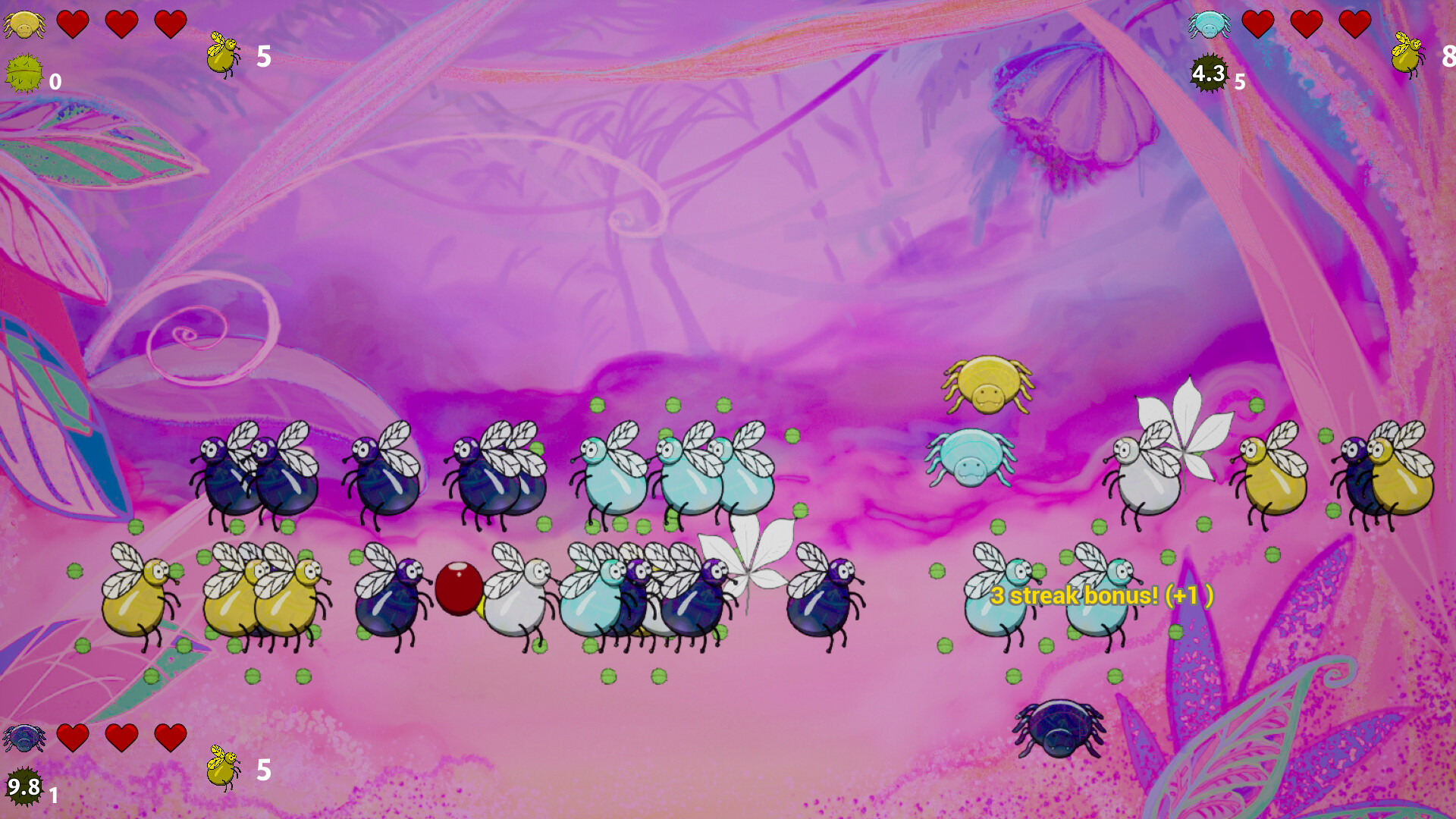Image resolution: width=1456 pixels, height=819 pixels.
Task: Select the green spiky seed icon with 0 count
Action: 23,74
